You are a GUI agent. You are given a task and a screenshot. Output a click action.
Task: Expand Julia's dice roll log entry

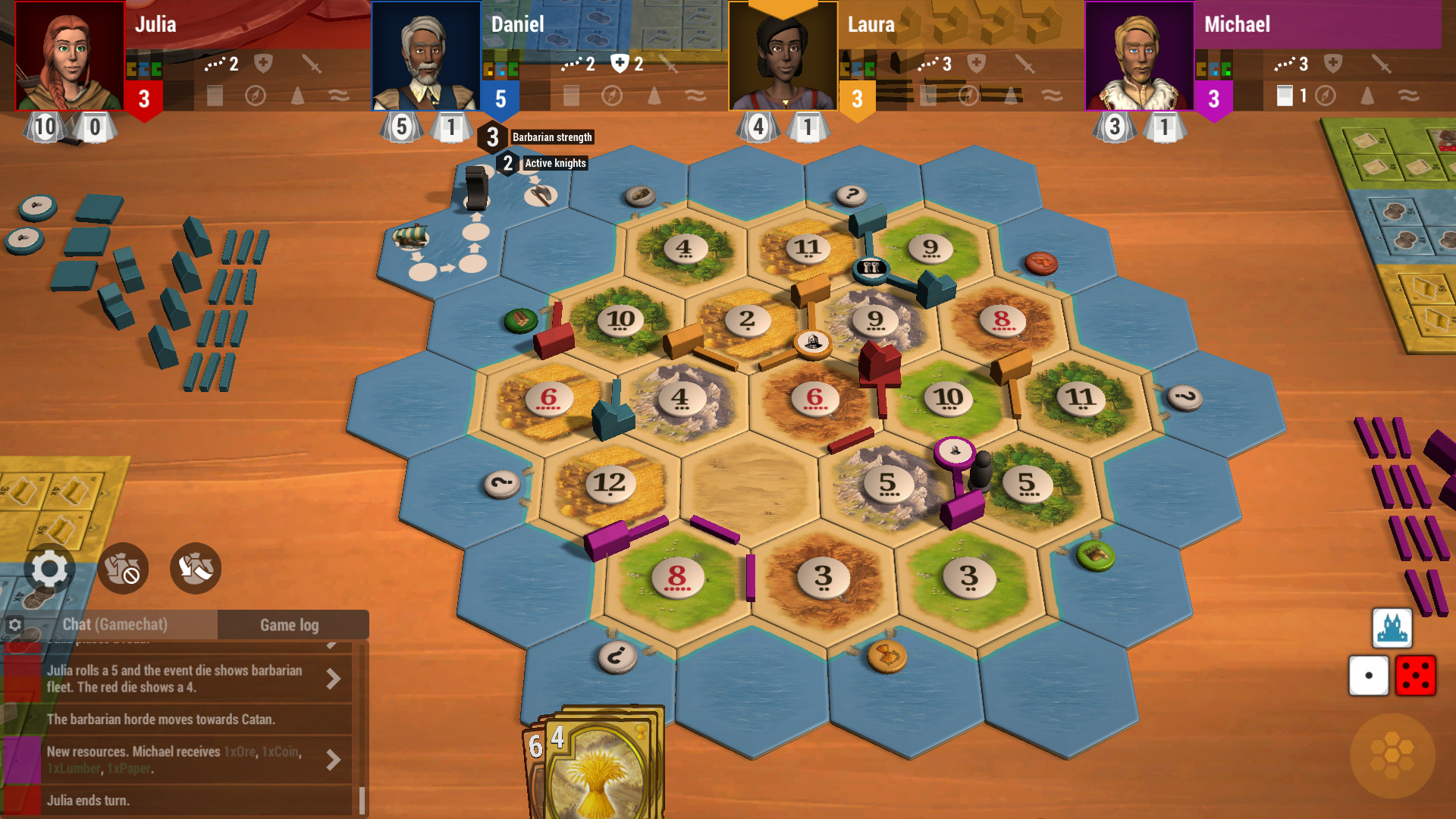pos(334,679)
